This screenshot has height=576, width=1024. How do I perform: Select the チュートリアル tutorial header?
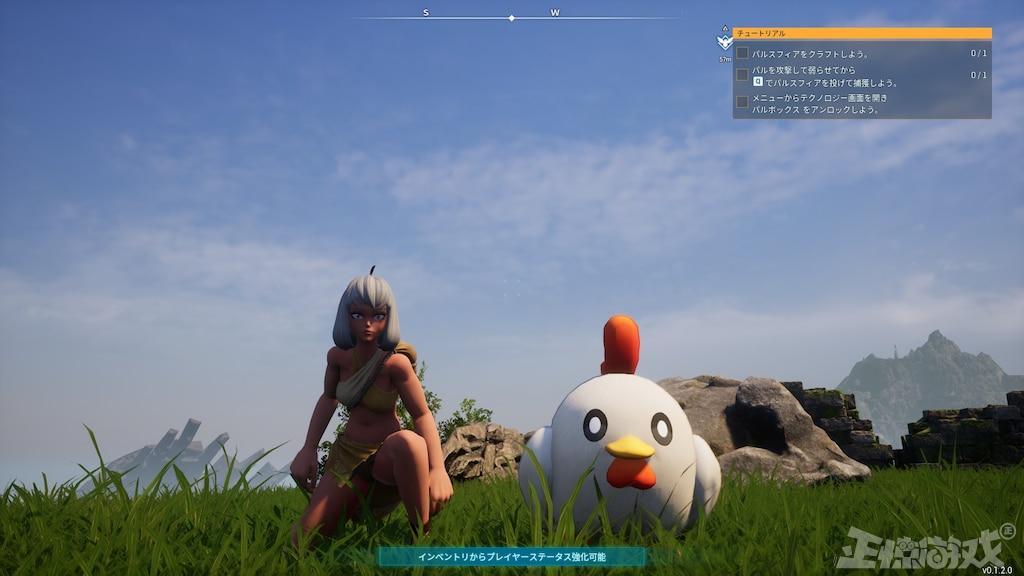[861, 33]
